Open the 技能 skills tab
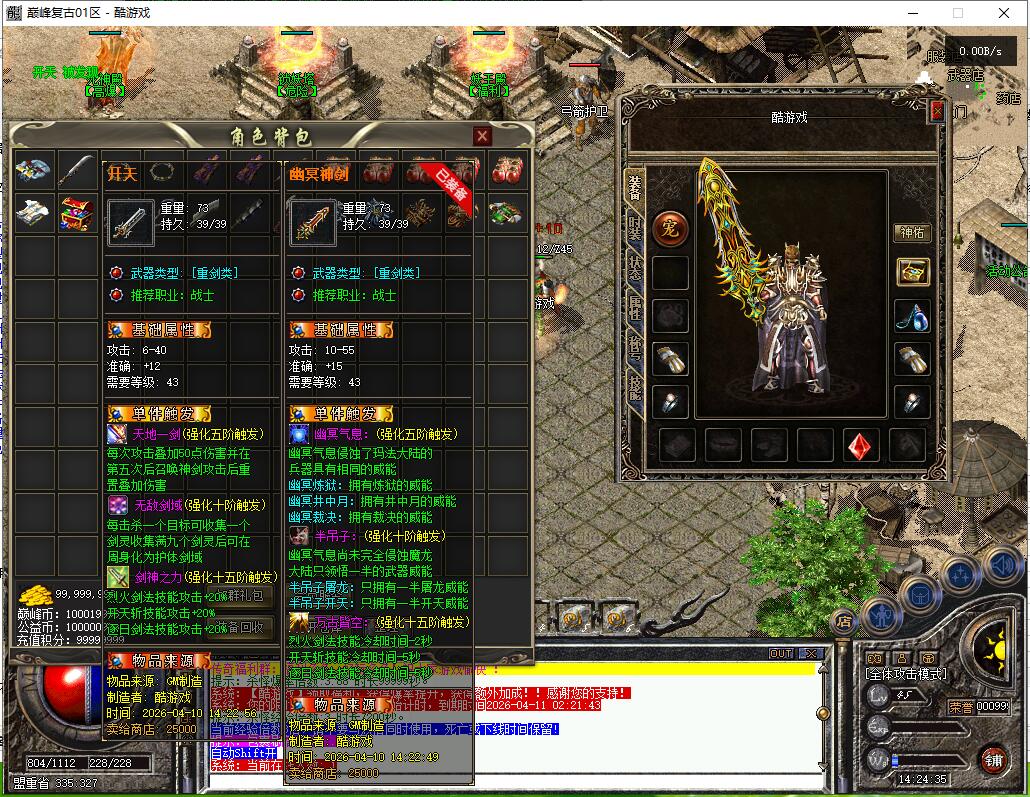Viewport: 1030px width, 797px height. (635, 385)
